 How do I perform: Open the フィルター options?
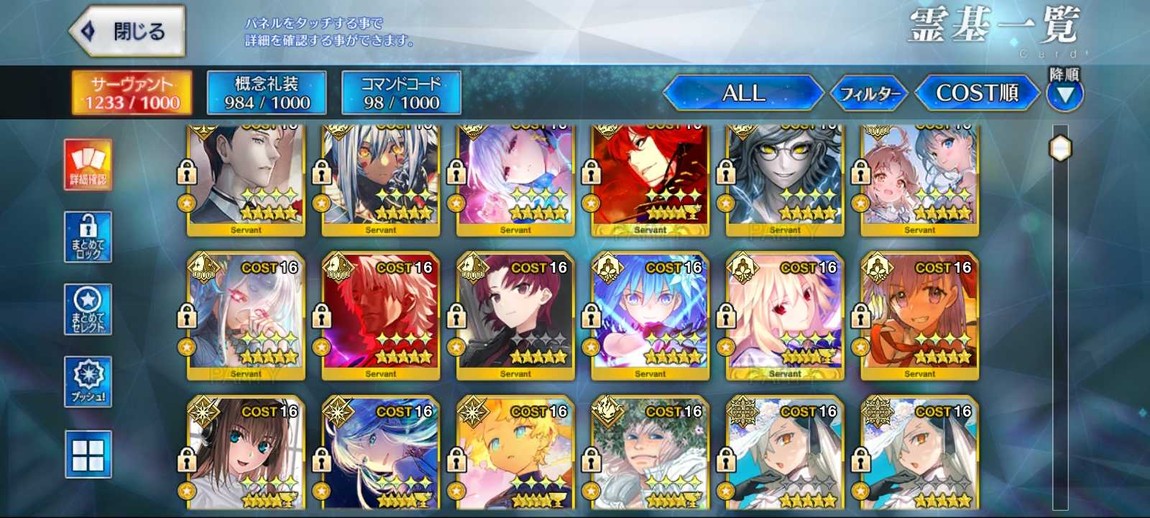(x=868, y=94)
